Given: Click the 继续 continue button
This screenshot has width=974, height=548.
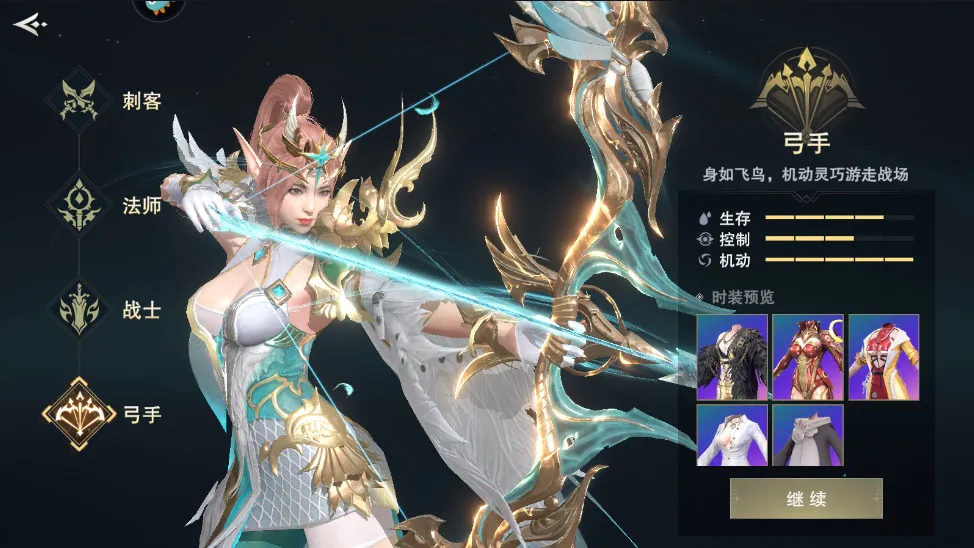Looking at the screenshot, I should [806, 498].
